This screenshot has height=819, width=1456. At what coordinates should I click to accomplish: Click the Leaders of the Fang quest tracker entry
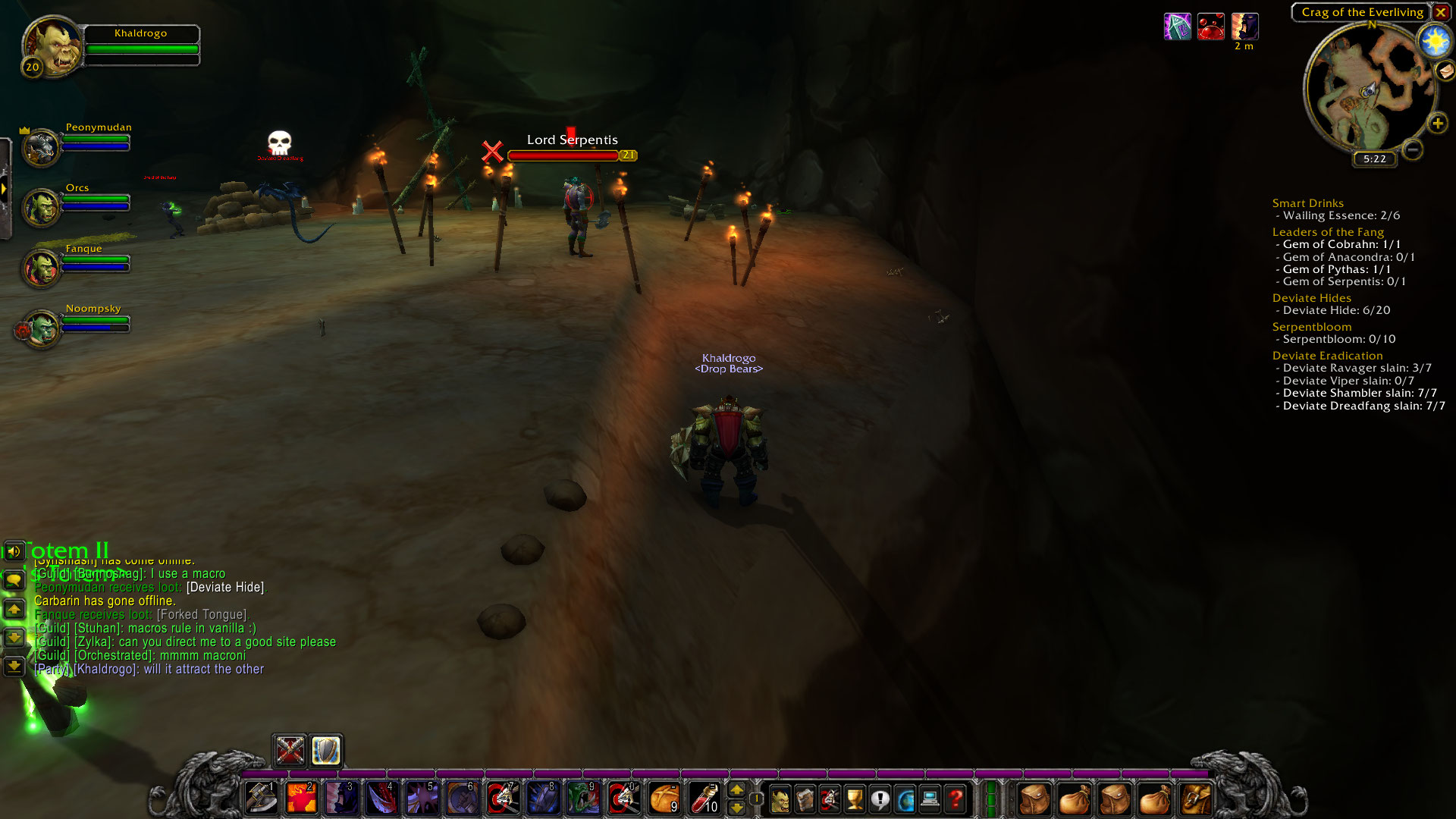coord(1328,232)
